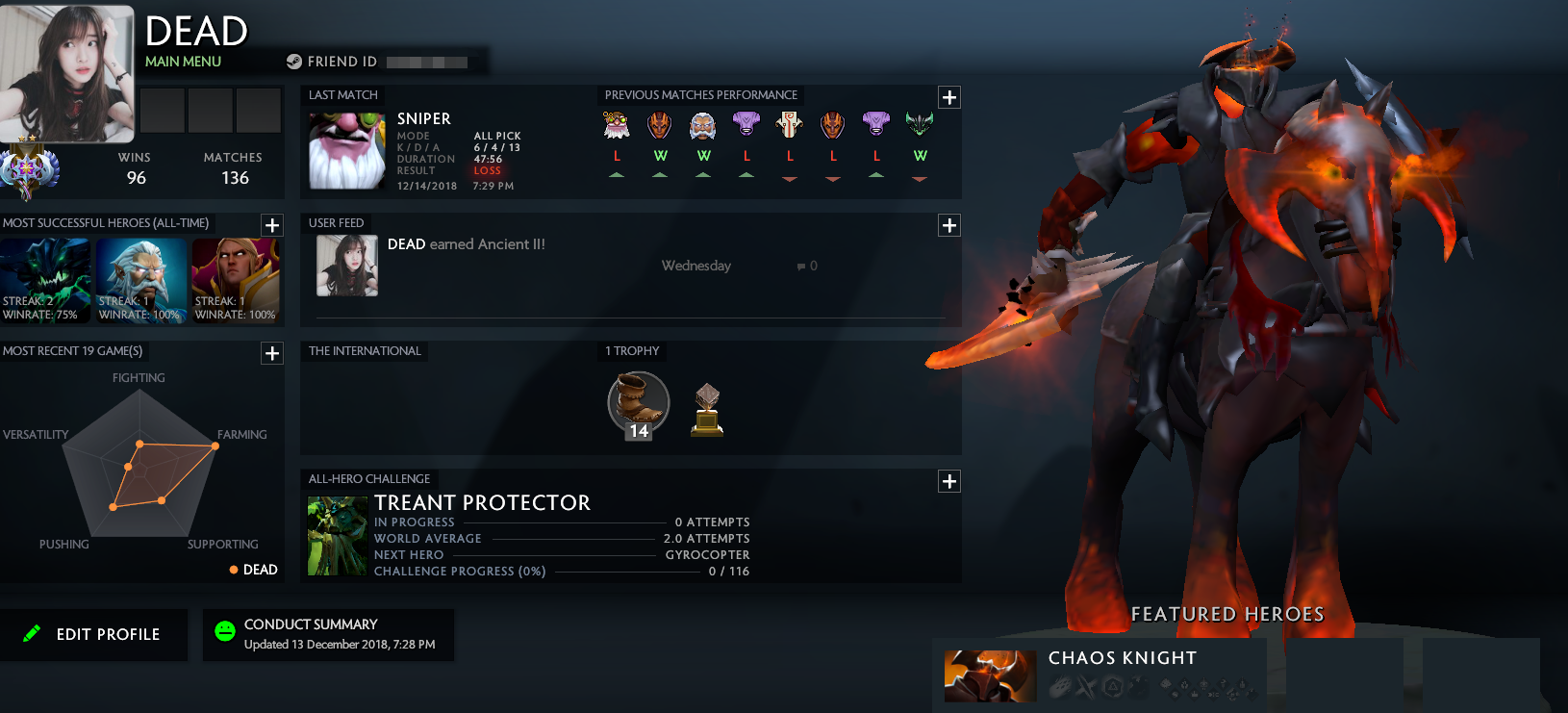This screenshot has height=713, width=1568.
Task: View the Aegis trophy icon
Action: pos(707,407)
